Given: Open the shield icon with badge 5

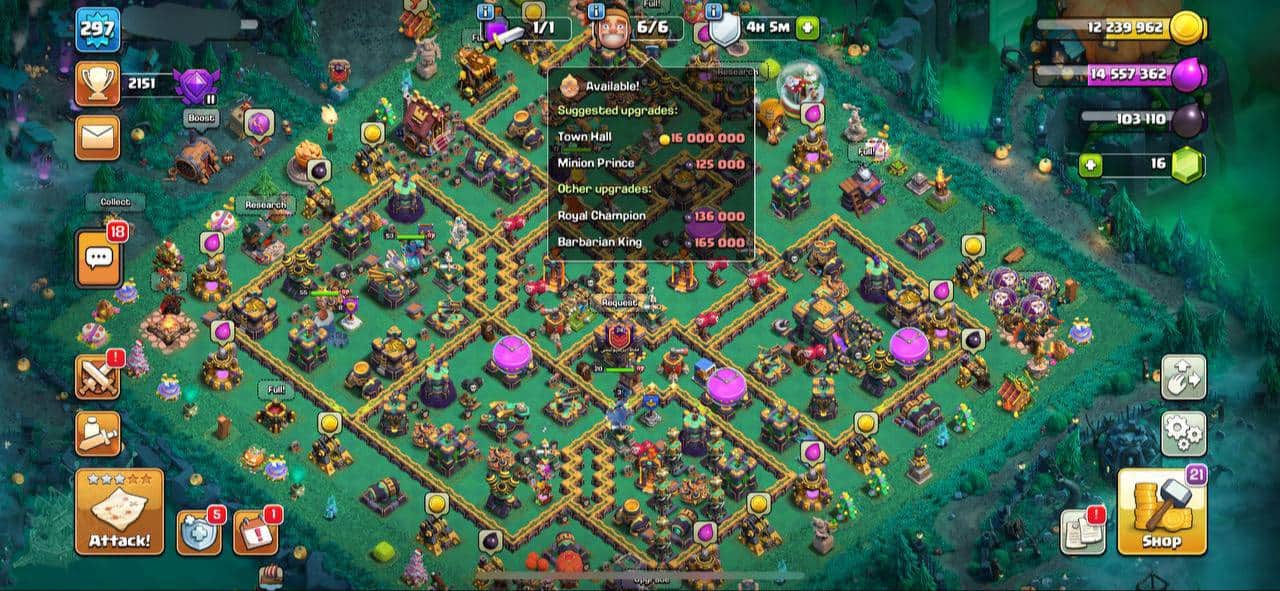Looking at the screenshot, I should tap(198, 532).
